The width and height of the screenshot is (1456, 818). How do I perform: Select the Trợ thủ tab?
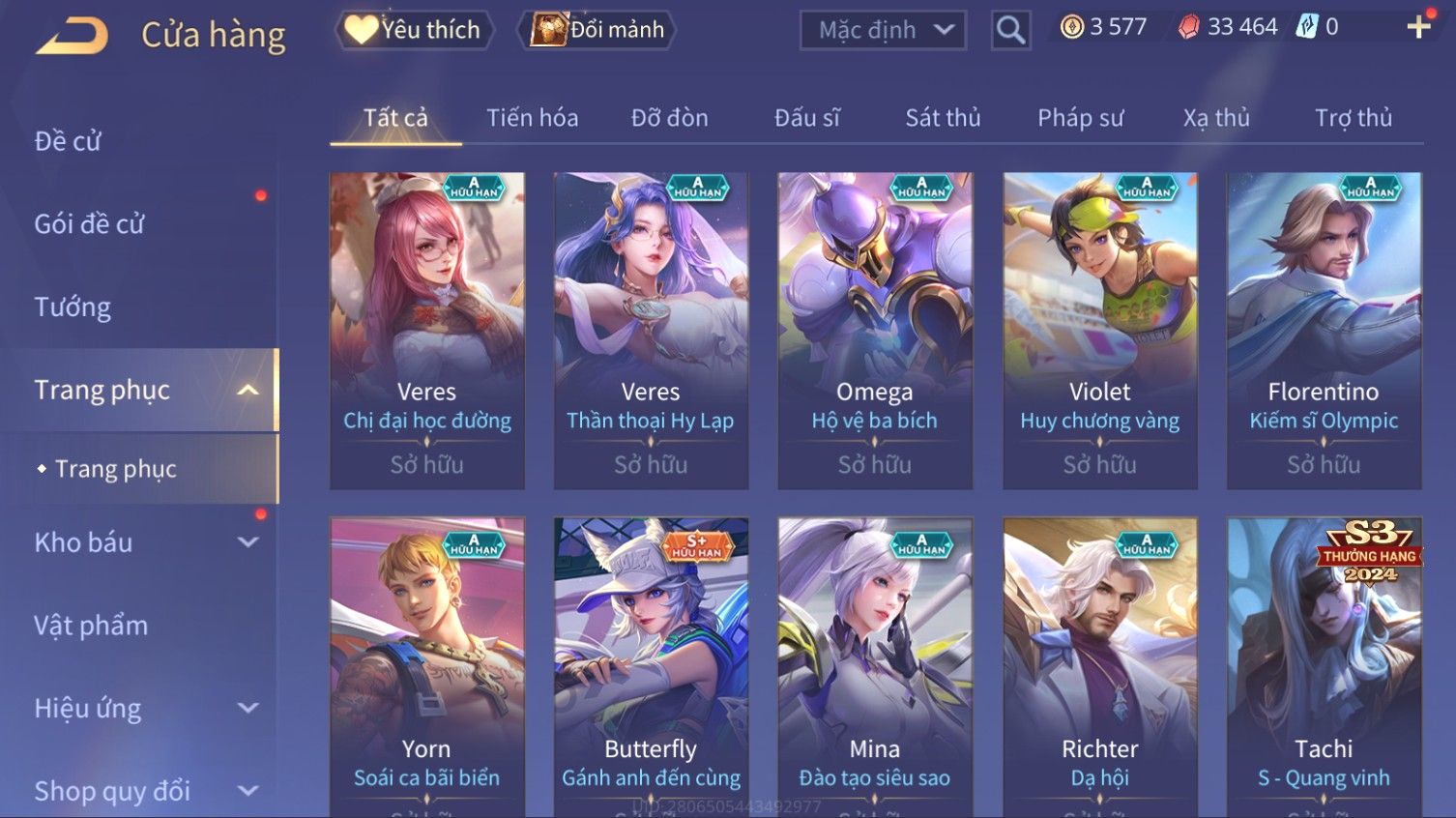pos(1353,118)
